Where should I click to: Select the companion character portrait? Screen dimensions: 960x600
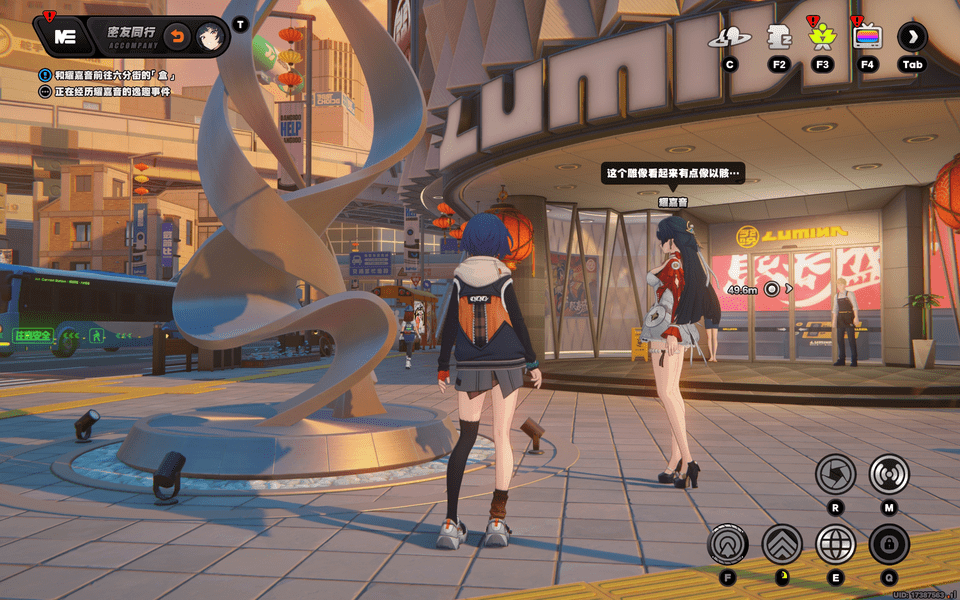pos(210,37)
